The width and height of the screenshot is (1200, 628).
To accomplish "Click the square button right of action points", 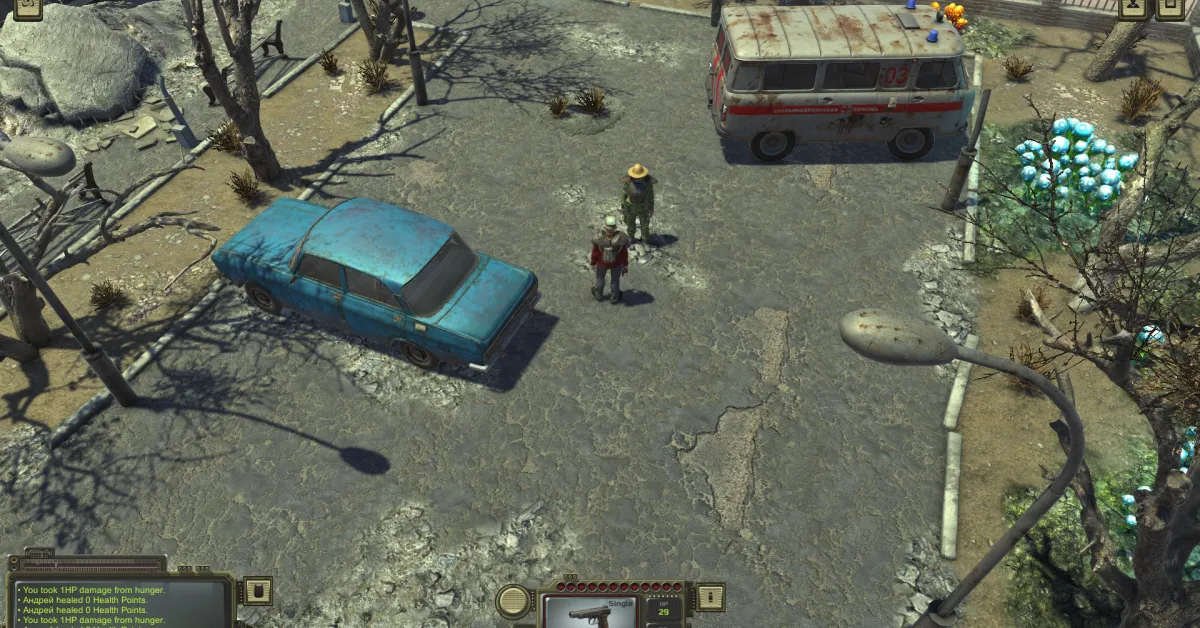I will click(x=709, y=596).
